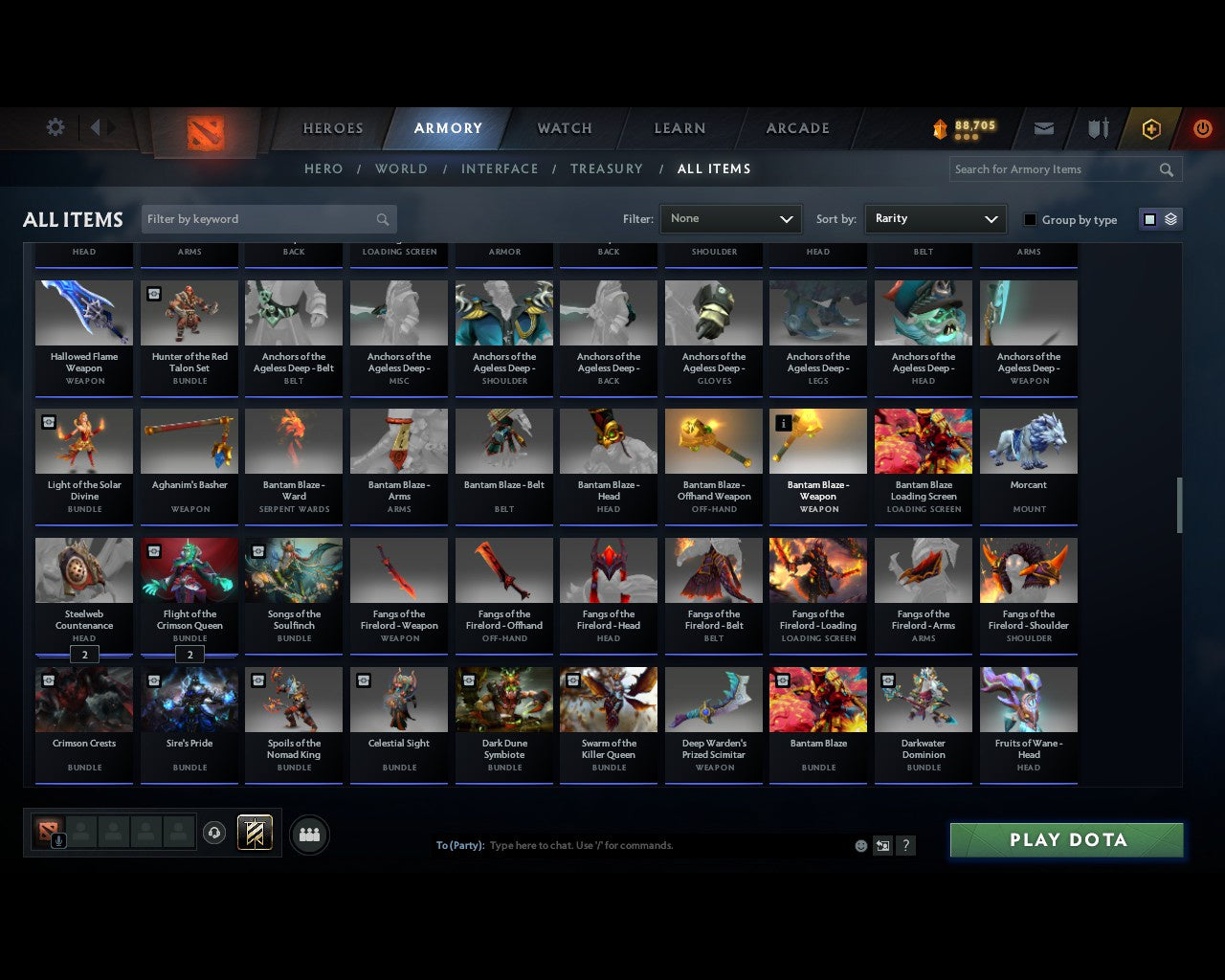This screenshot has width=1225, height=980.
Task: Open the mail notifications icon
Action: pyautogui.click(x=1043, y=127)
